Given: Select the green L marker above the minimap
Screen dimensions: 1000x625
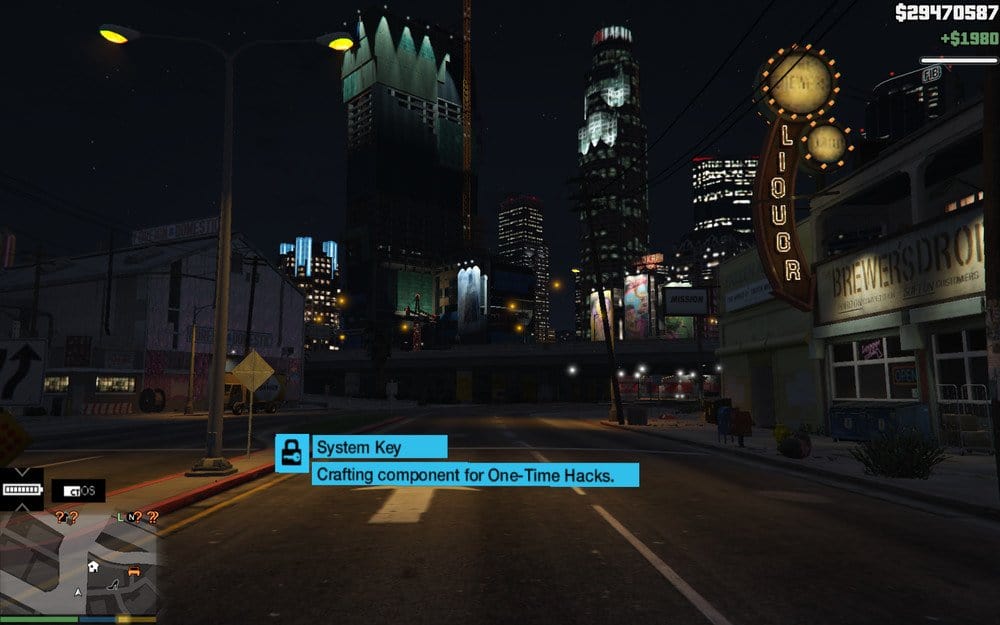Looking at the screenshot, I should (x=120, y=517).
